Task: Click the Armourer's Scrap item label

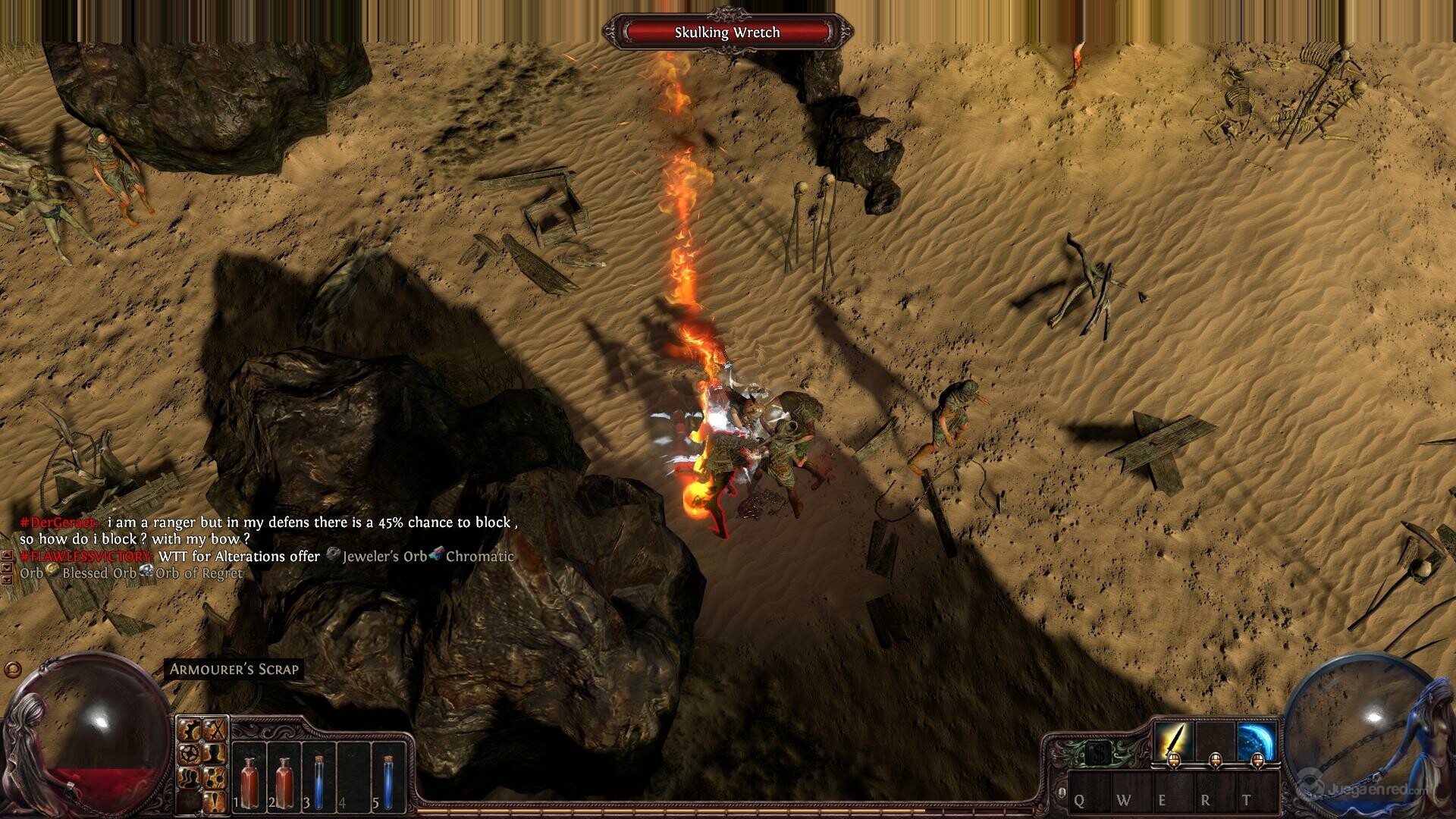Action: (x=234, y=669)
